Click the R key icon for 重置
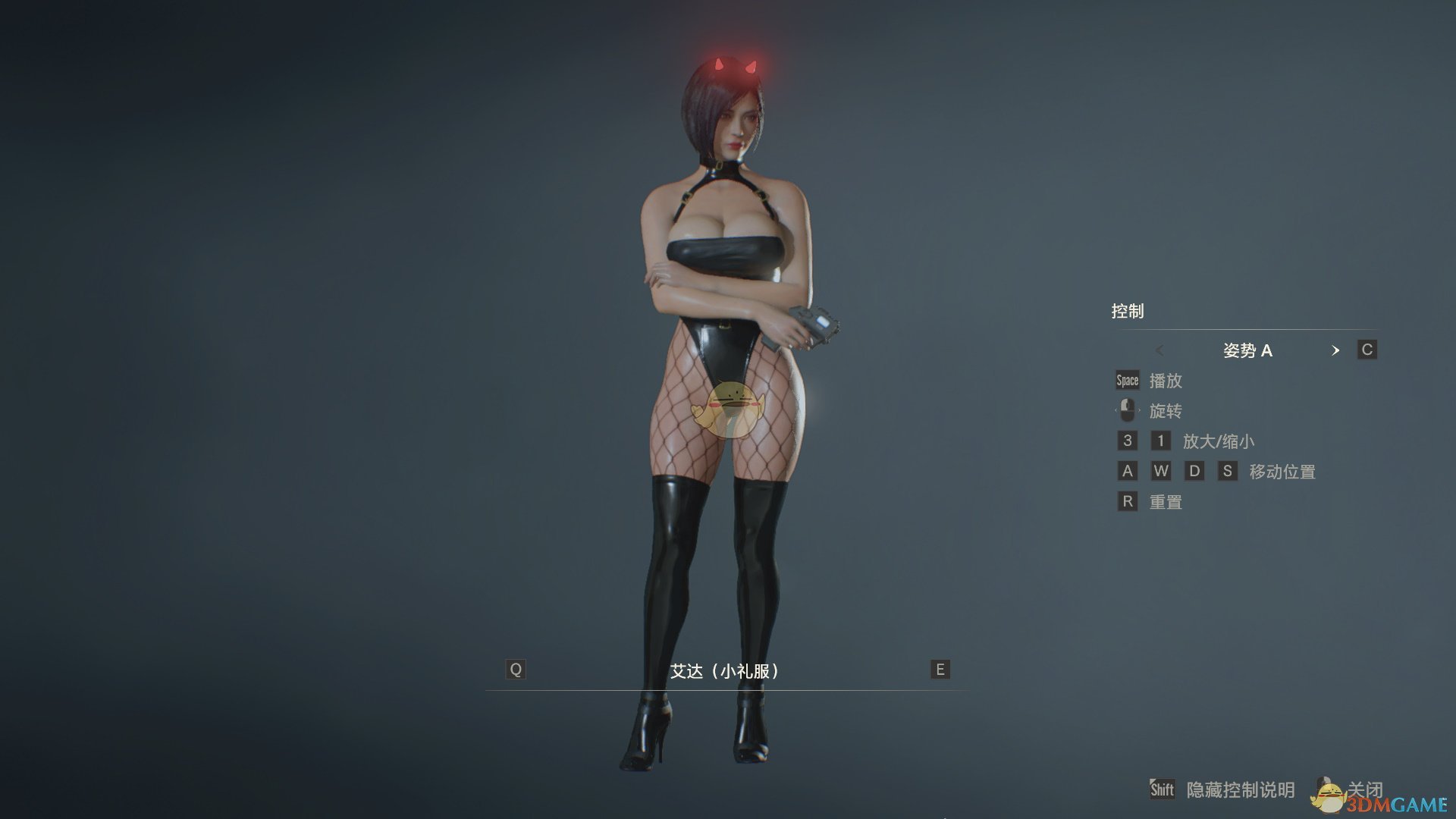 tap(1128, 501)
